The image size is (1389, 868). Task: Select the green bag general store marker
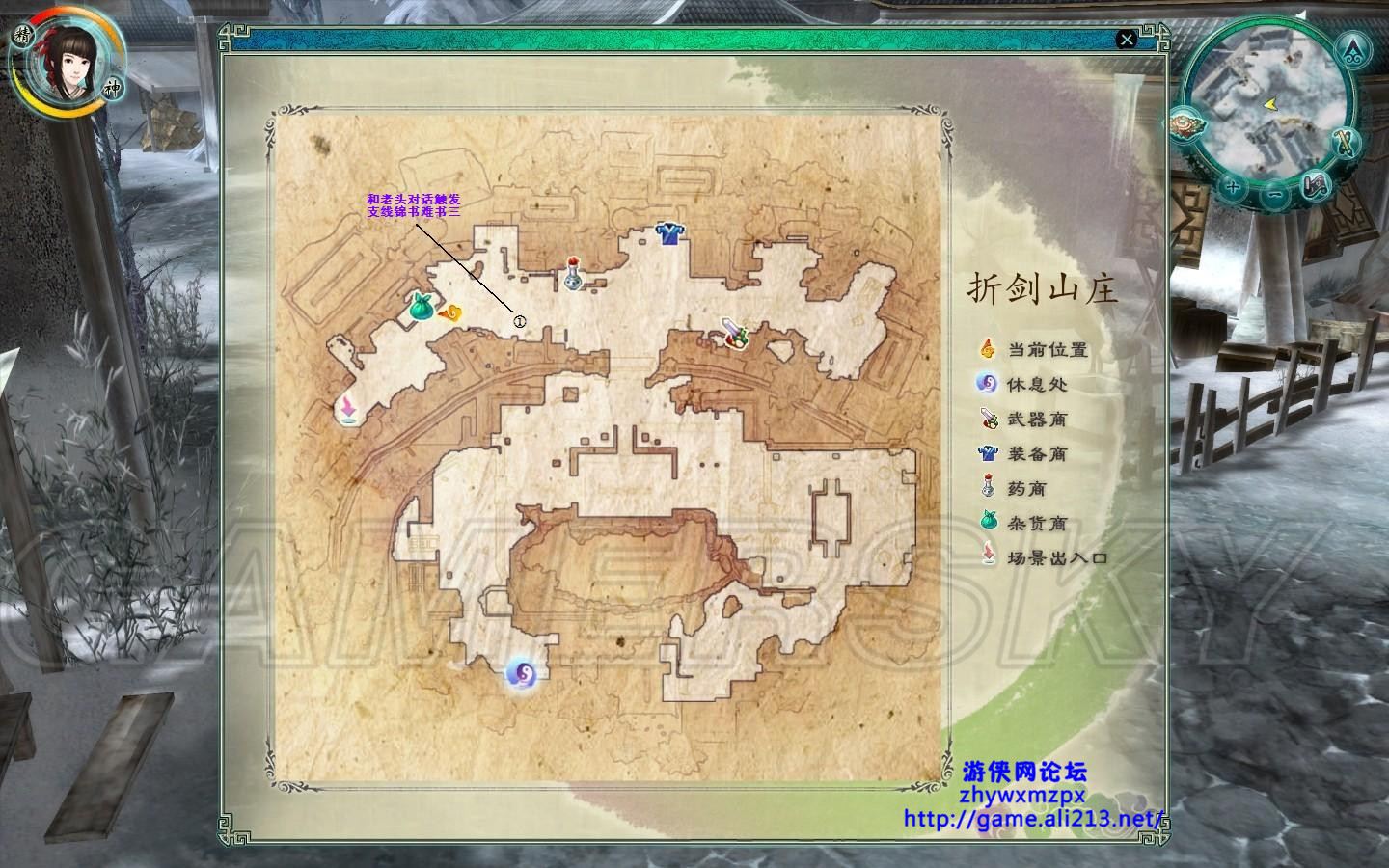421,307
